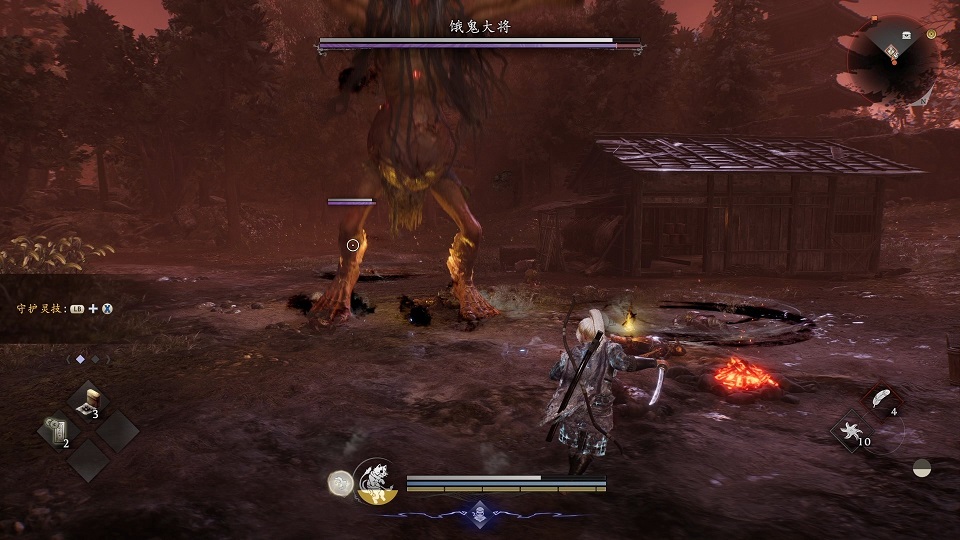Click the pale round soul core icon
The height and width of the screenshot is (540, 960).
click(340, 481)
